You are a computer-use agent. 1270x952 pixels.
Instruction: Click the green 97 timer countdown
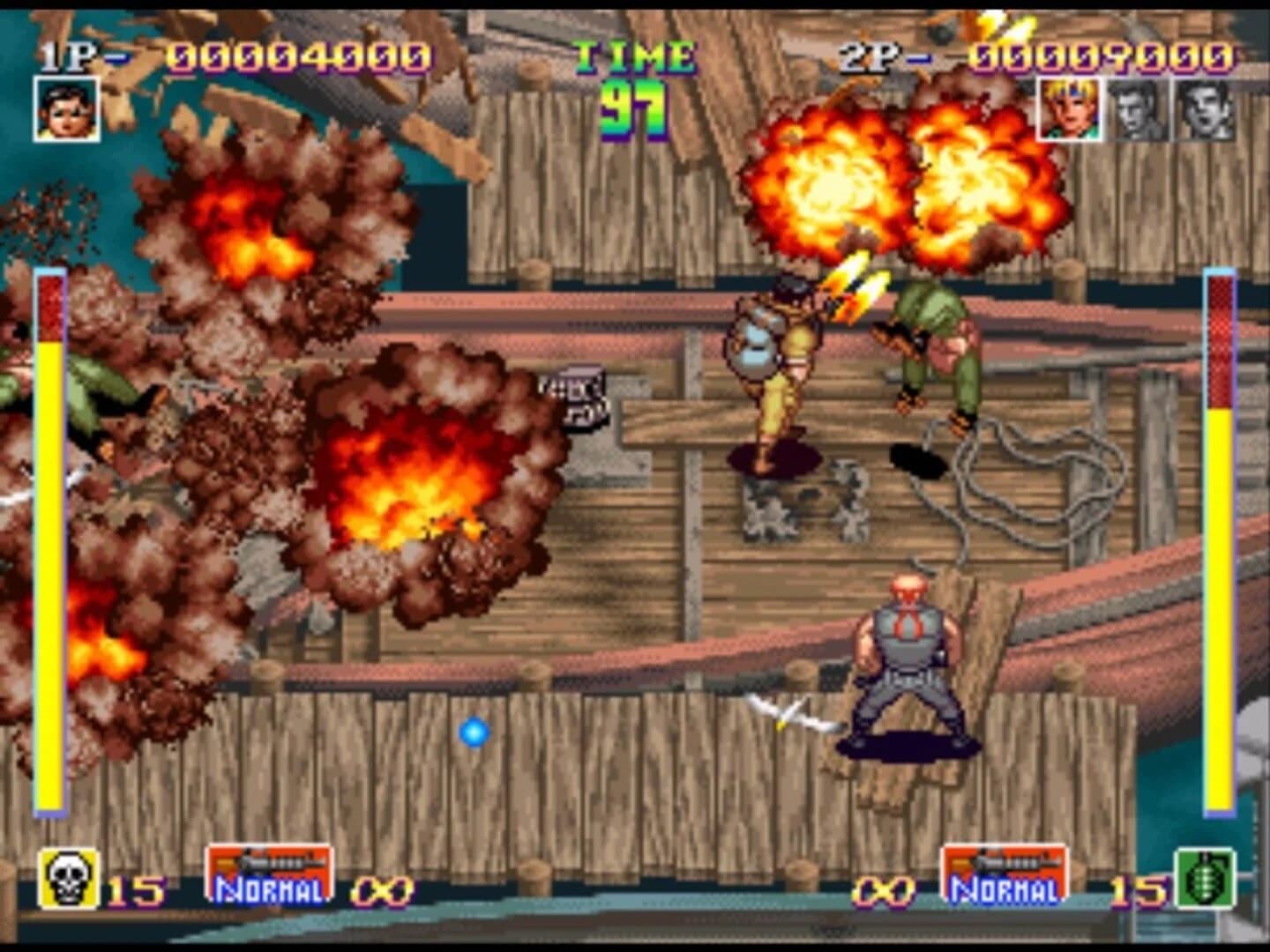(x=631, y=109)
